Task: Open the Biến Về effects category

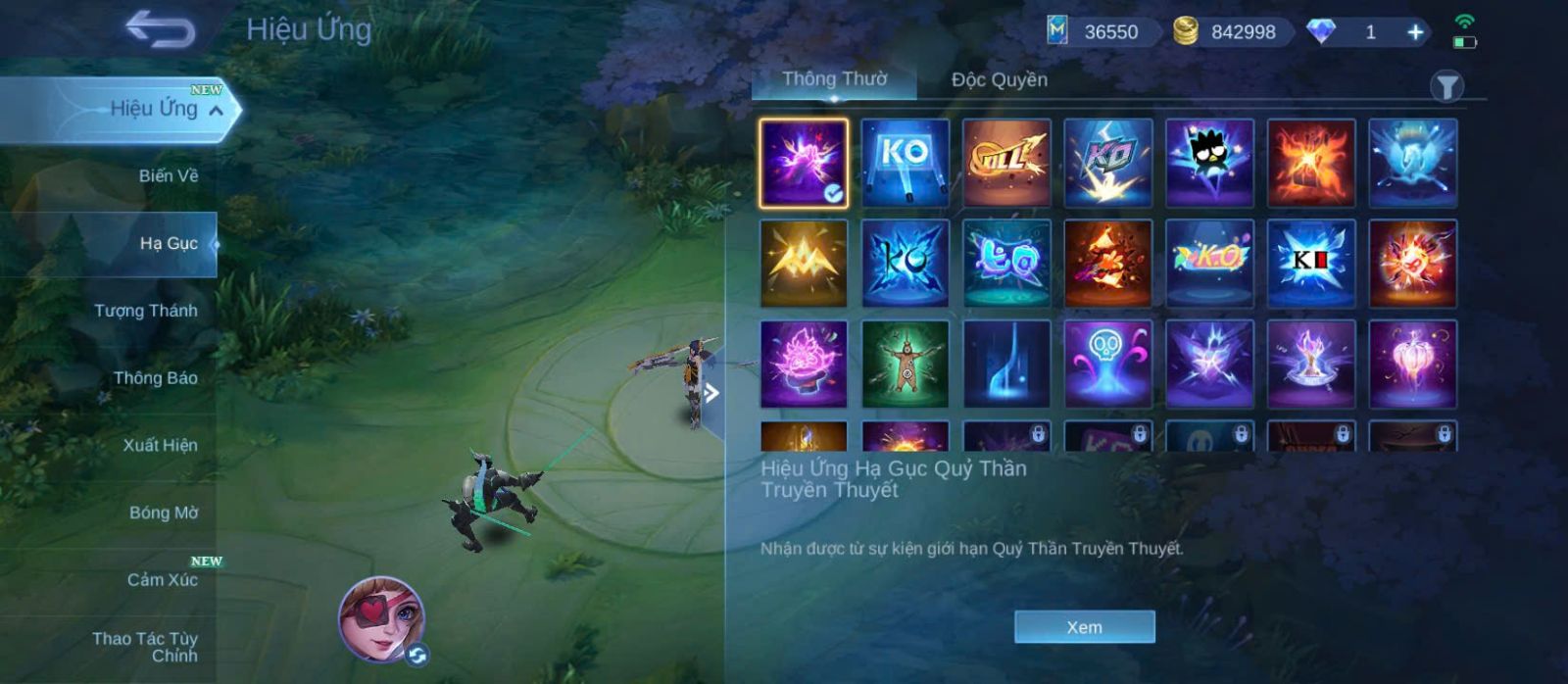Action: (168, 176)
